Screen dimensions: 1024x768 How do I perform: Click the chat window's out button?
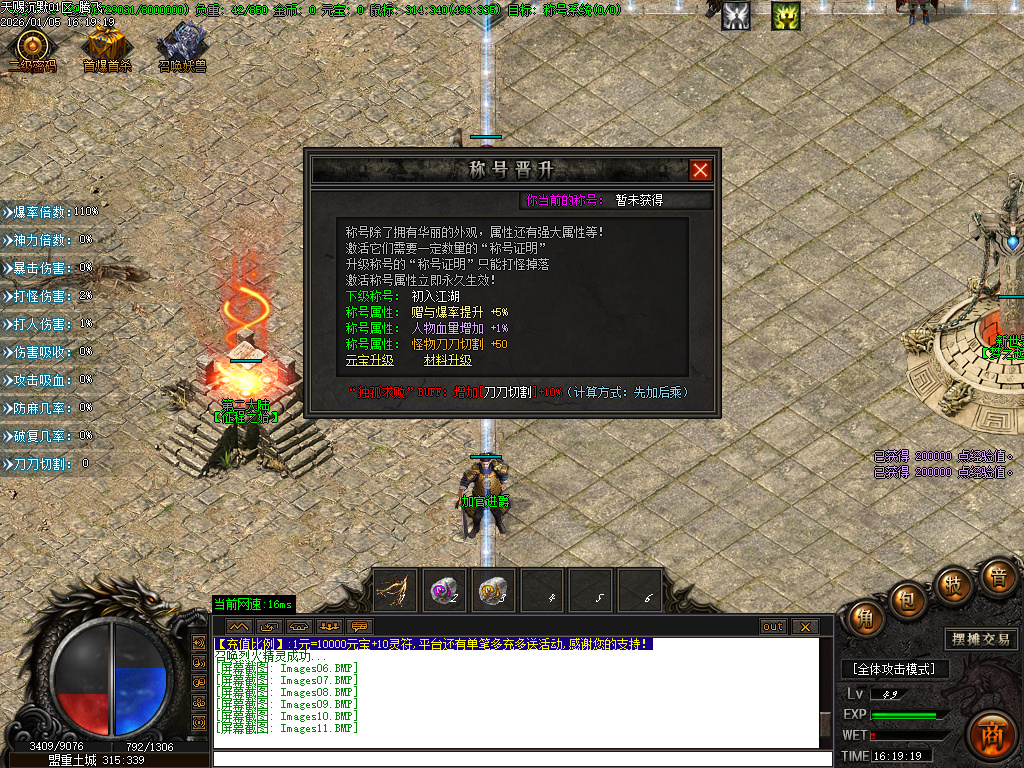[773, 627]
